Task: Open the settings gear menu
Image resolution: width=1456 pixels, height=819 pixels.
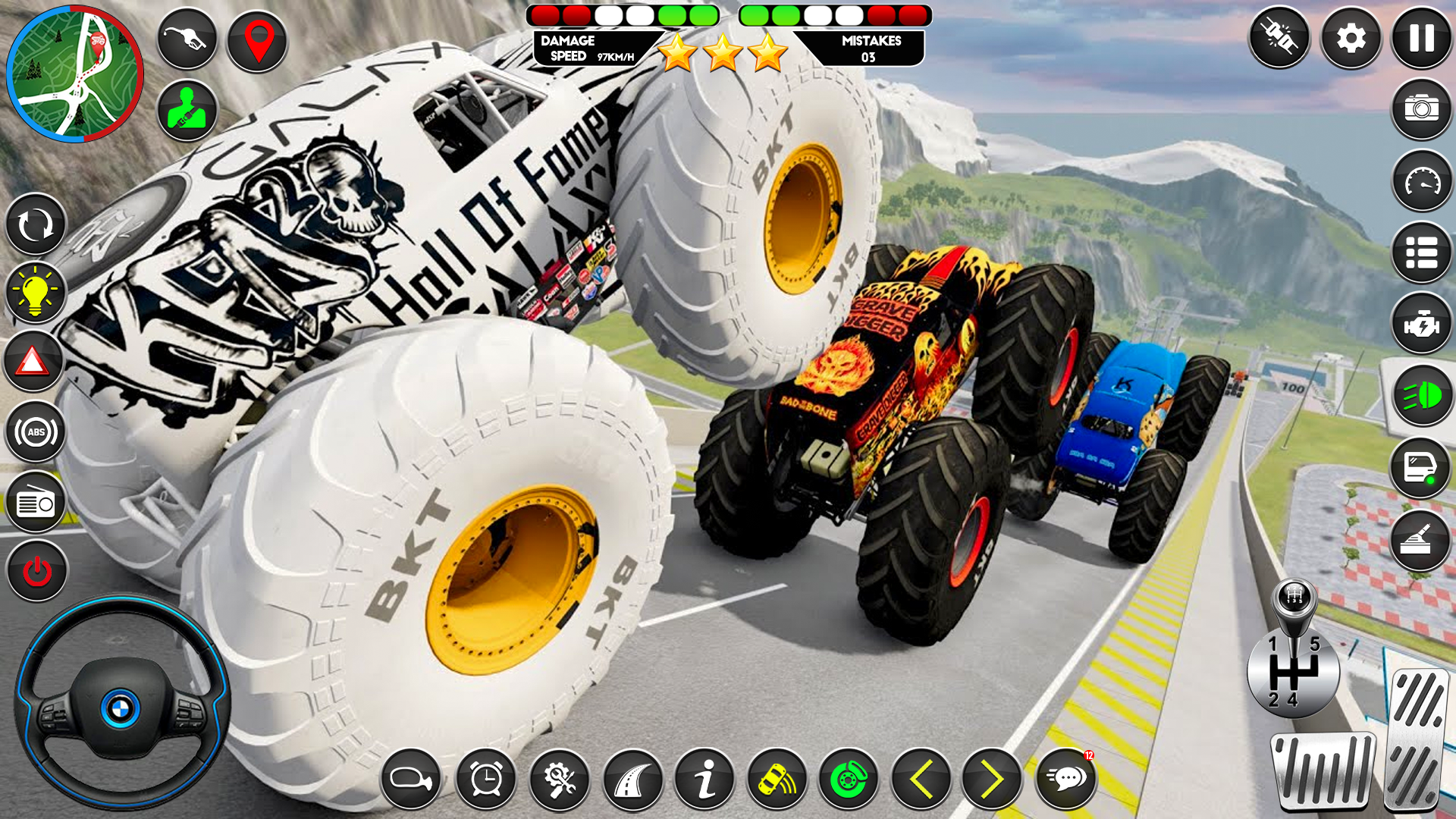Action: tap(1351, 36)
